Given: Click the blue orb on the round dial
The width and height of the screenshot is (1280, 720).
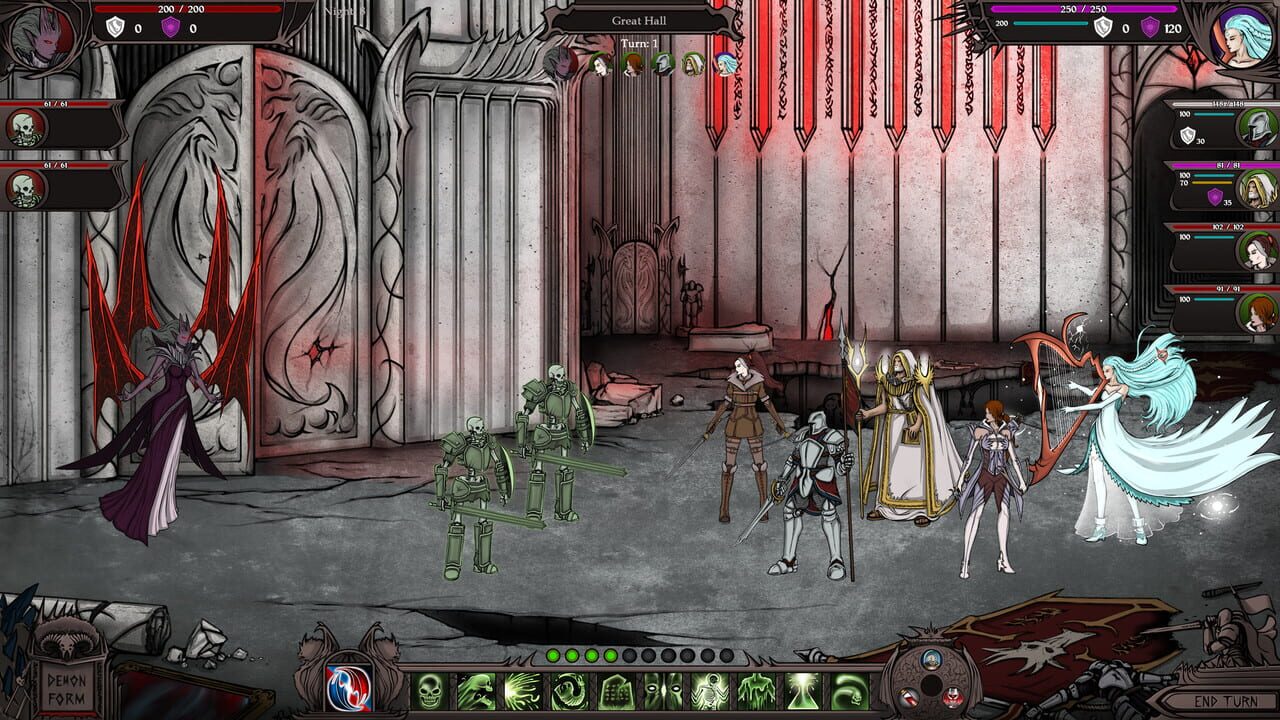Looking at the screenshot, I should [931, 659].
